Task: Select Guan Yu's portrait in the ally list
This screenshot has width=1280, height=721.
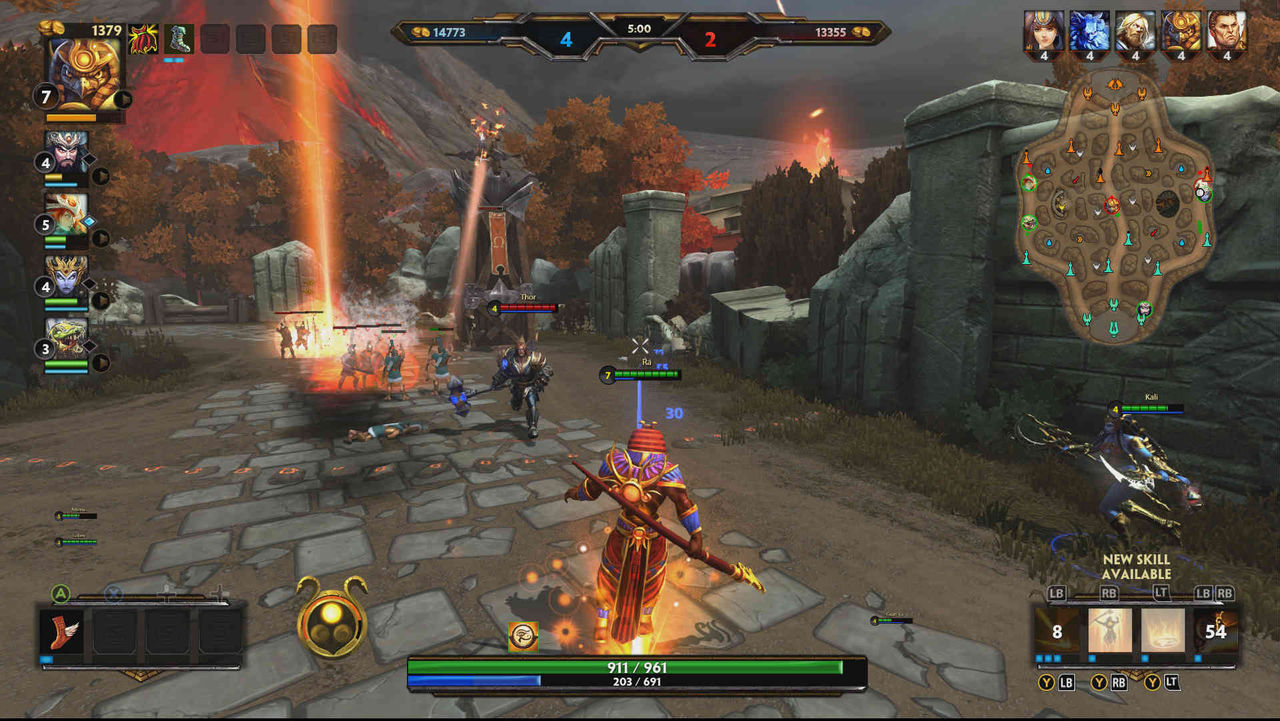Action: [x=66, y=153]
